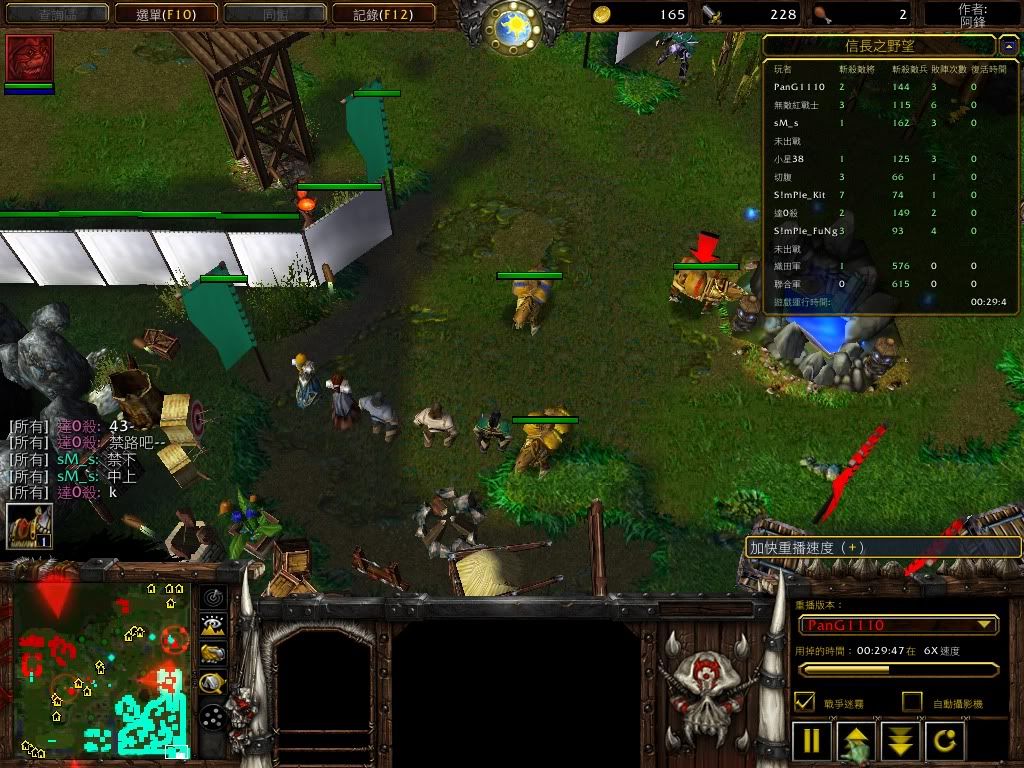The width and height of the screenshot is (1024, 768).
Task: Enable the 自動攝影機 auto camera checkbox
Action: pyautogui.click(x=912, y=702)
